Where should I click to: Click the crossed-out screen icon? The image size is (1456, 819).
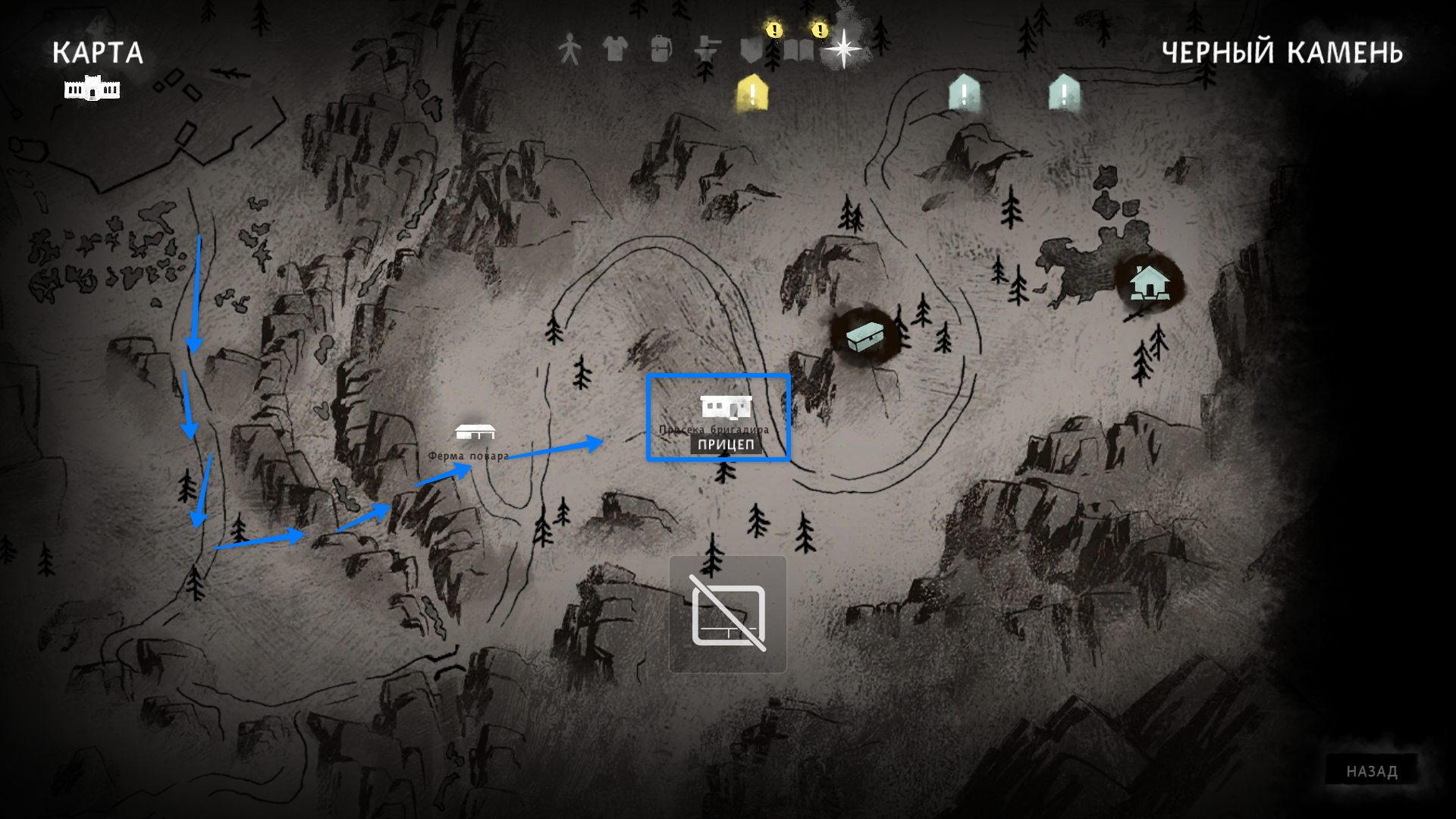728,613
